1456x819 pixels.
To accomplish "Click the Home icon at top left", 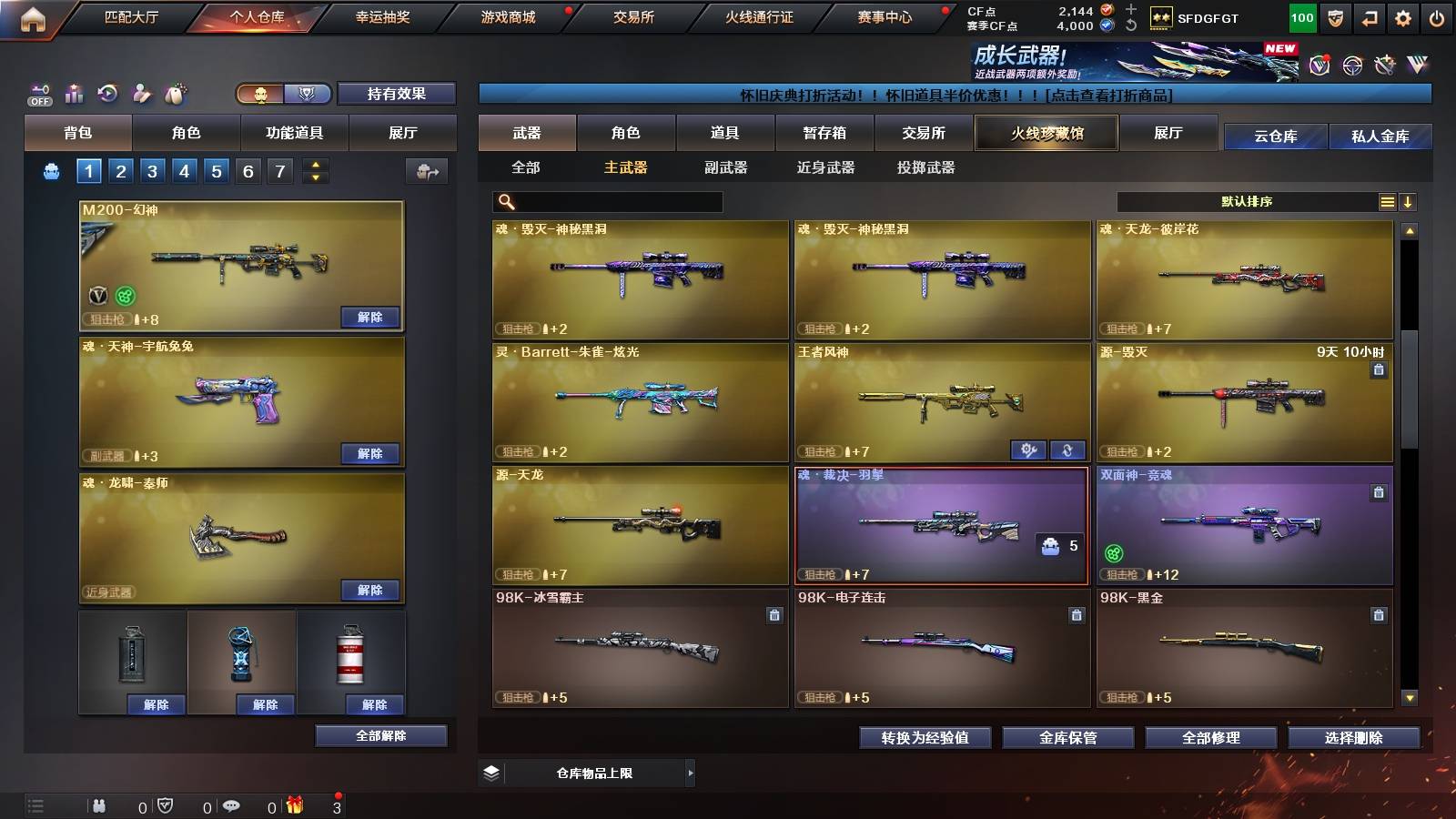I will (x=34, y=15).
